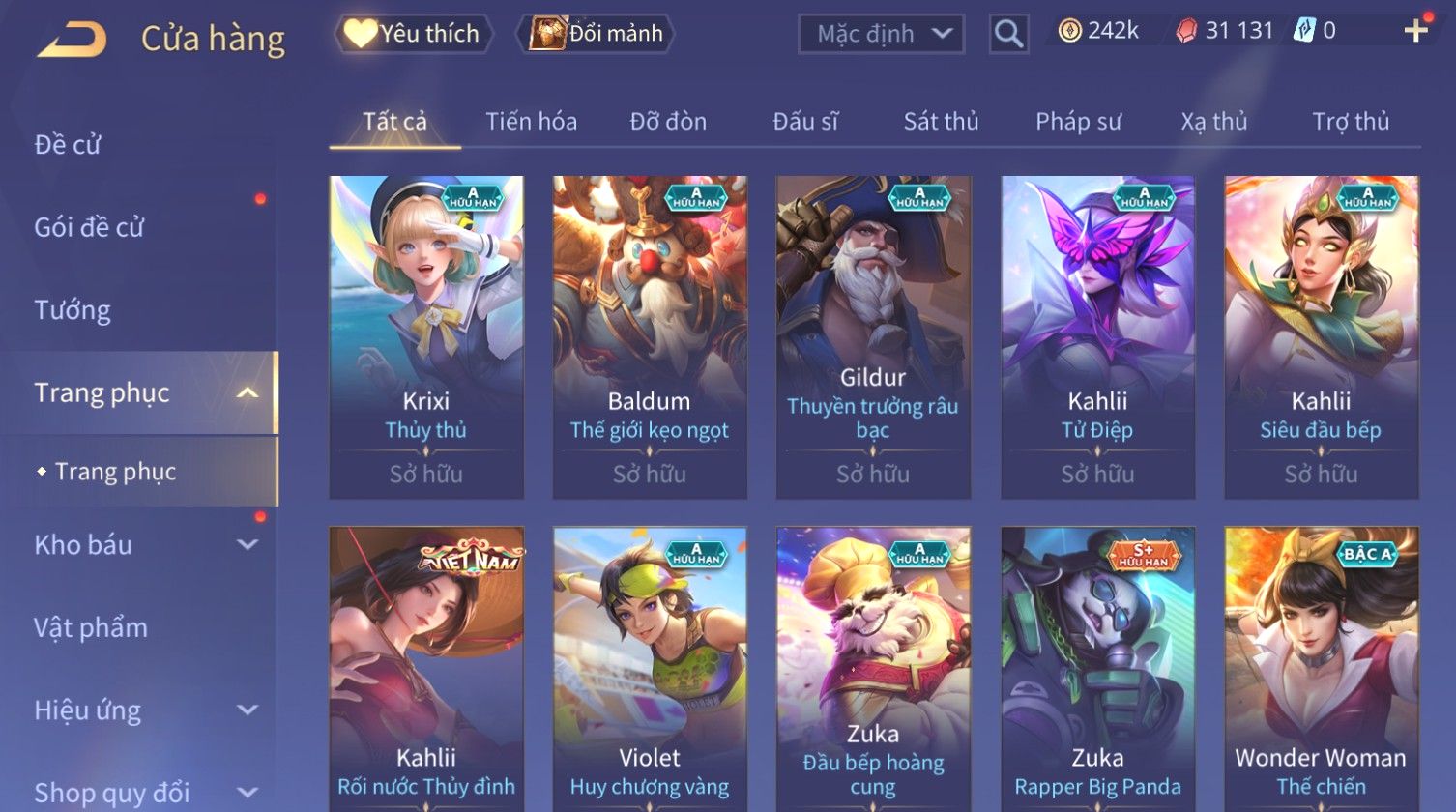1456x812 pixels.
Task: Switch to the Tiến hóa tab
Action: coord(531,122)
